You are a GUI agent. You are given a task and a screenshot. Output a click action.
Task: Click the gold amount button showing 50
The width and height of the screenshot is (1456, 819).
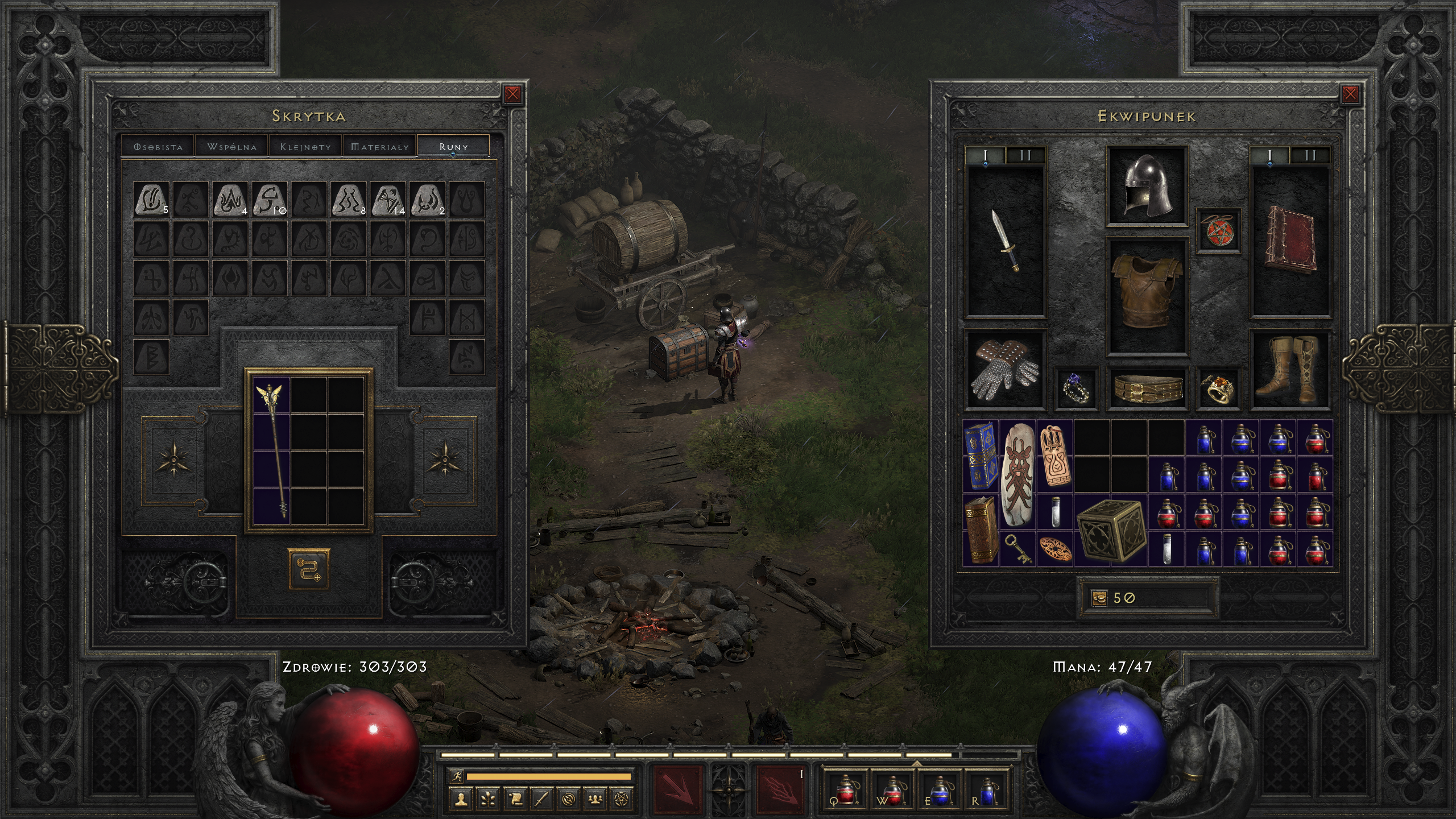(1099, 598)
